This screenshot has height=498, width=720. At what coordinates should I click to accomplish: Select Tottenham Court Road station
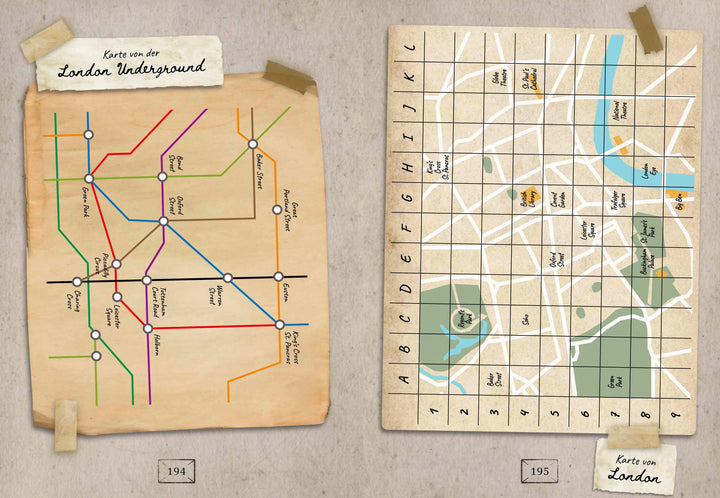(146, 280)
